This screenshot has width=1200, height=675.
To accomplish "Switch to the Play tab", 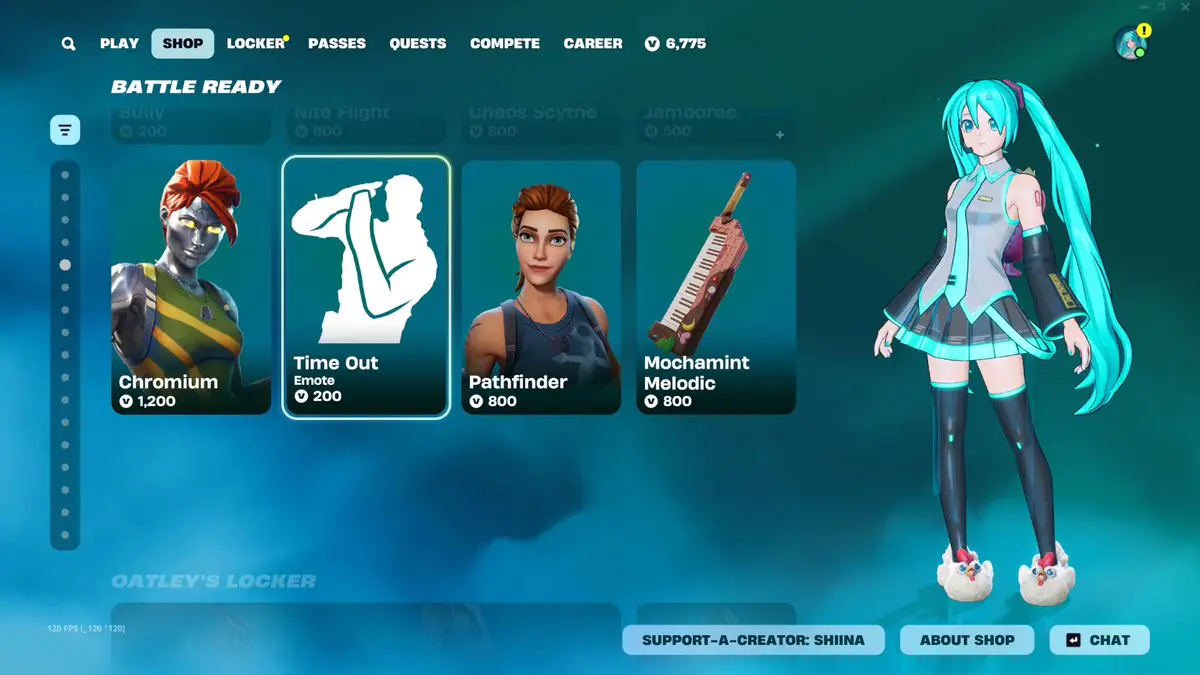I will tap(119, 44).
